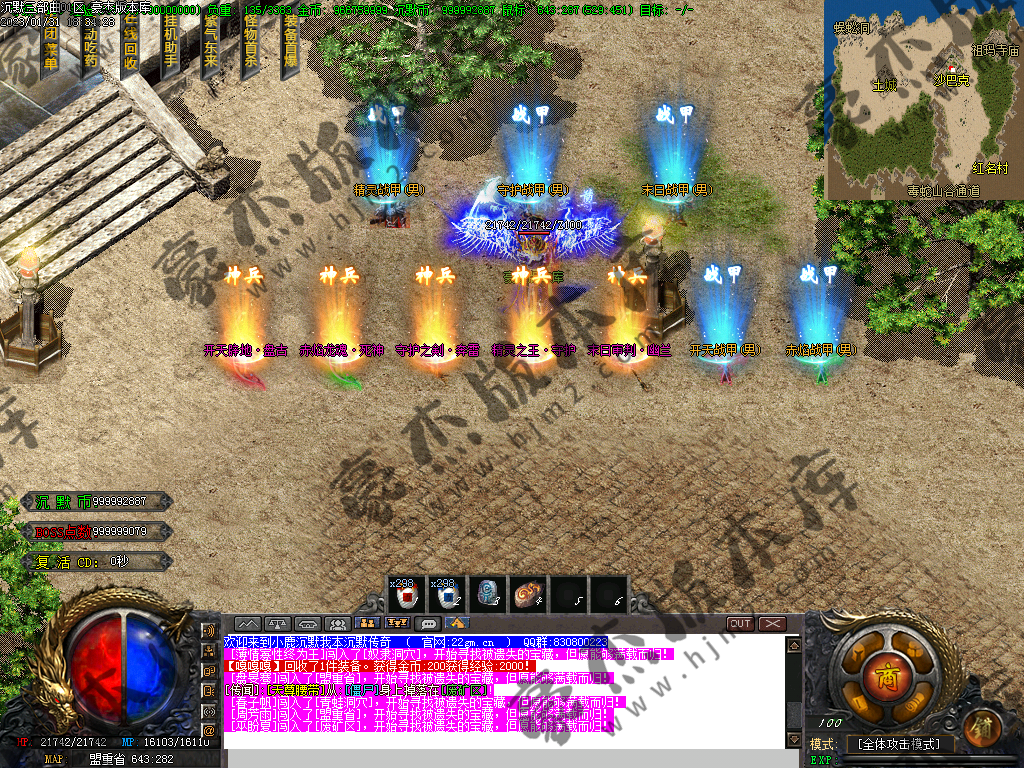Click the balance scales trade button
Viewport: 1024px width, 768px height.
(277, 624)
